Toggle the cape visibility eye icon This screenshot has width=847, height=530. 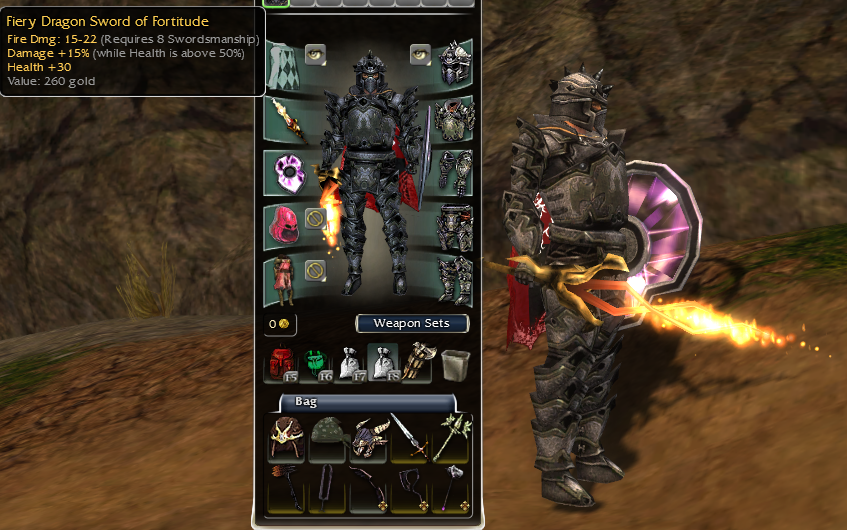[x=315, y=54]
